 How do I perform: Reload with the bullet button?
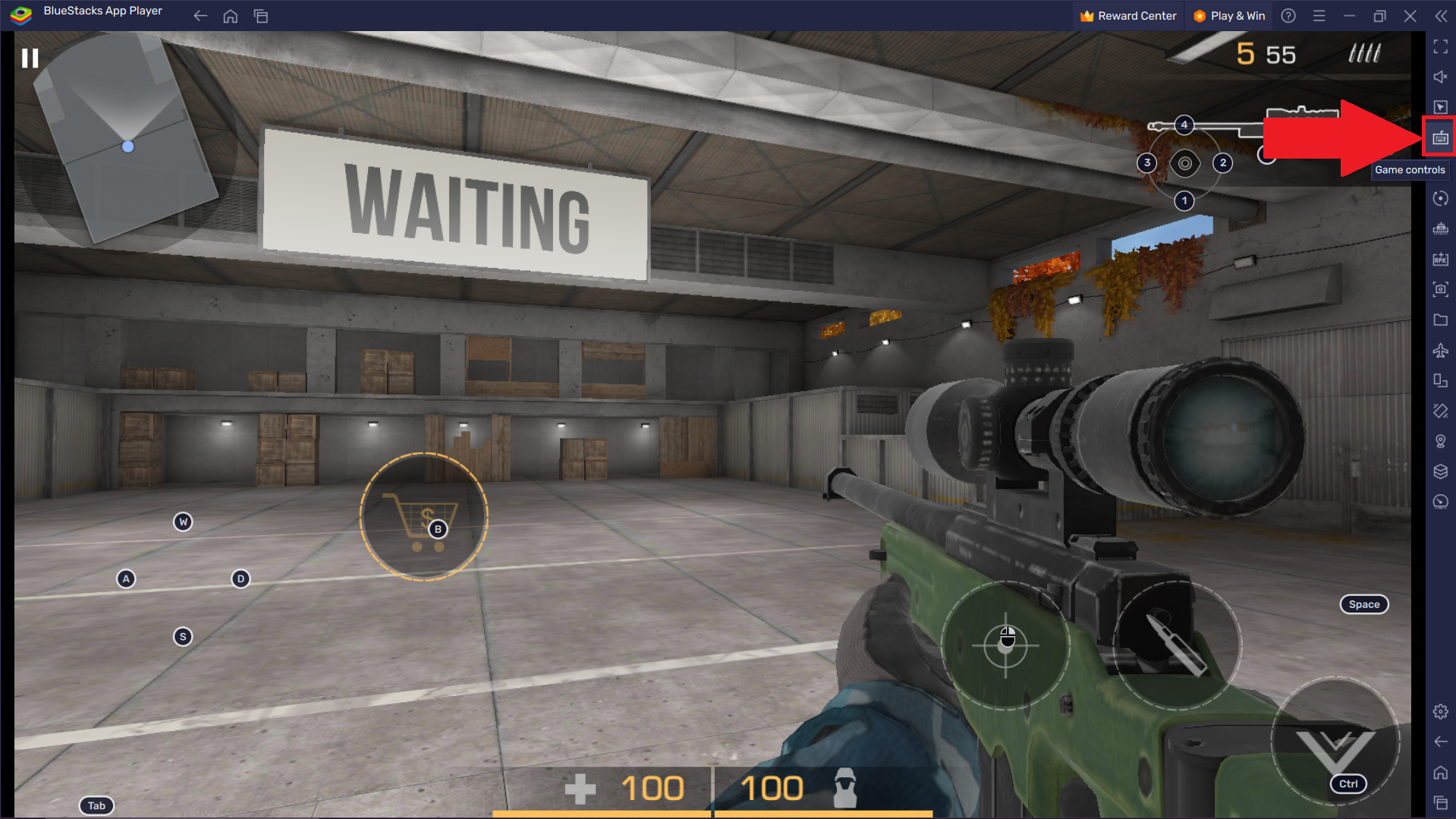[1176, 644]
